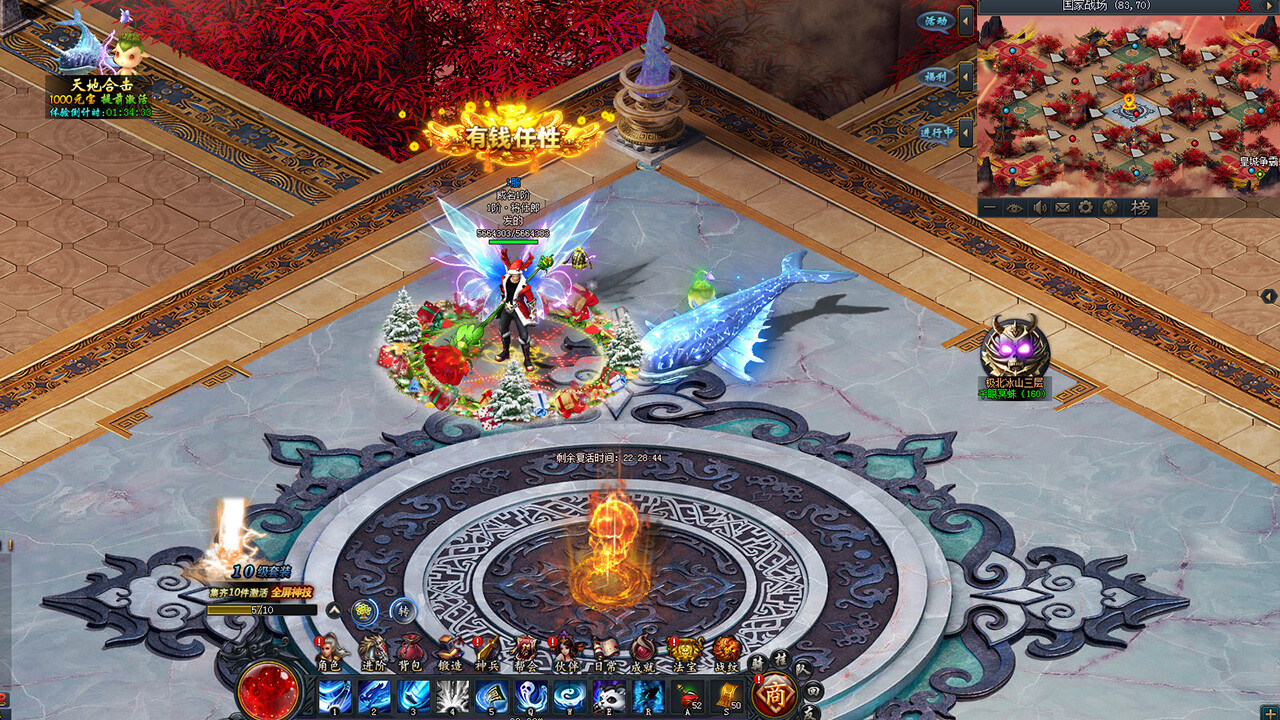The image size is (1280, 720).
Task: Open the 榜 ranking button
Action: coord(1139,208)
